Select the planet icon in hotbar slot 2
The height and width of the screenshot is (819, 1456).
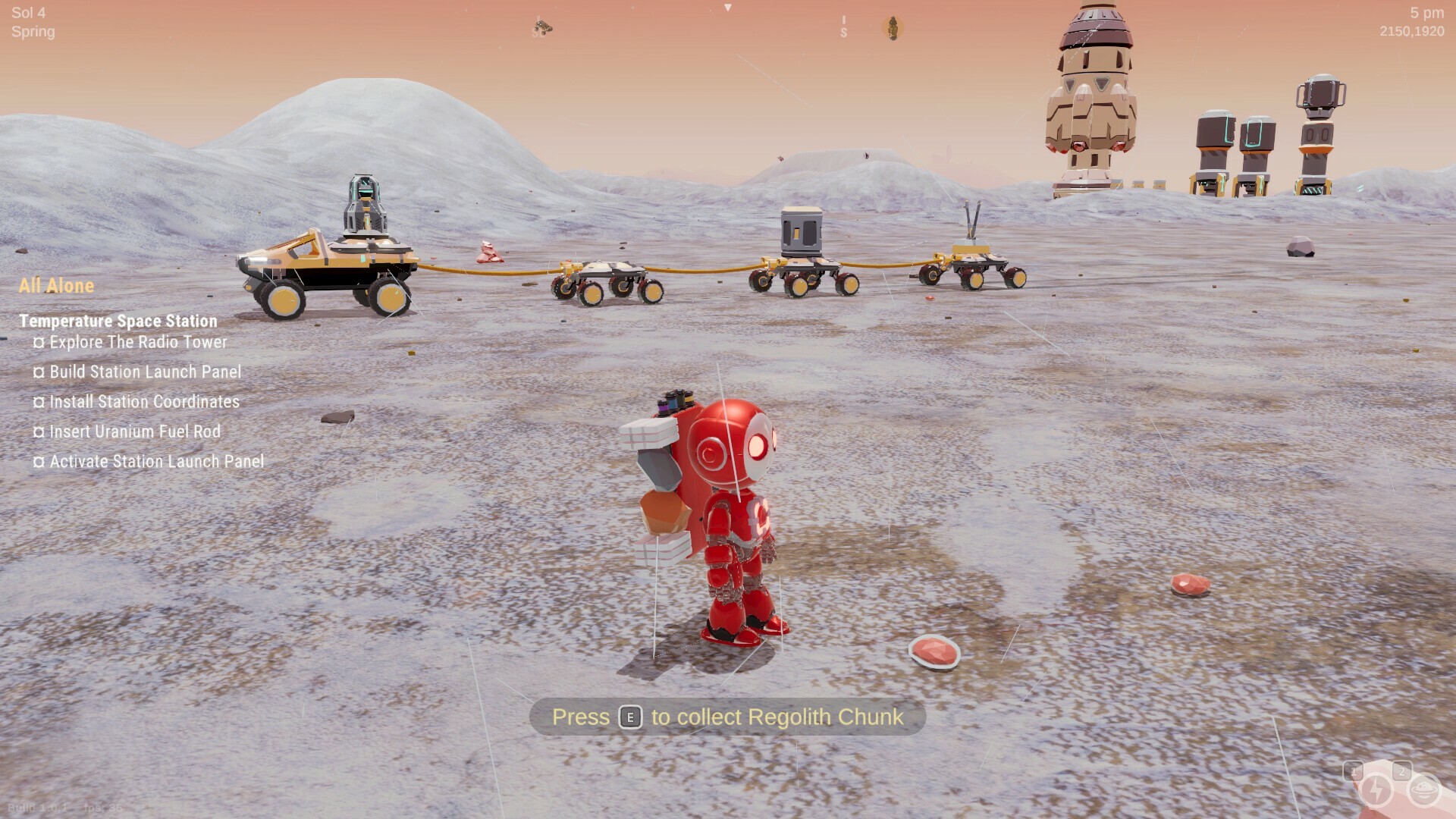click(1423, 791)
